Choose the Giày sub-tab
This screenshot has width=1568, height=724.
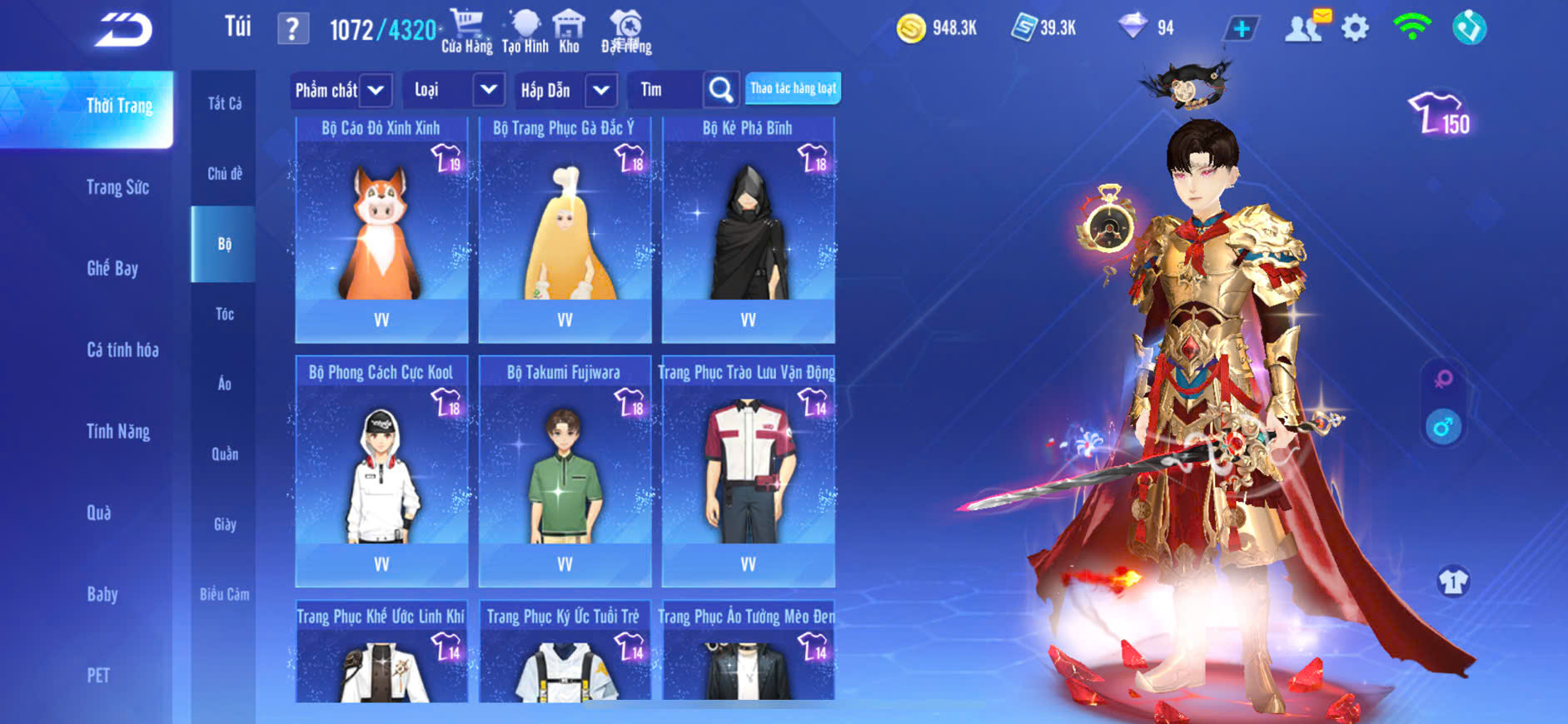tap(224, 524)
